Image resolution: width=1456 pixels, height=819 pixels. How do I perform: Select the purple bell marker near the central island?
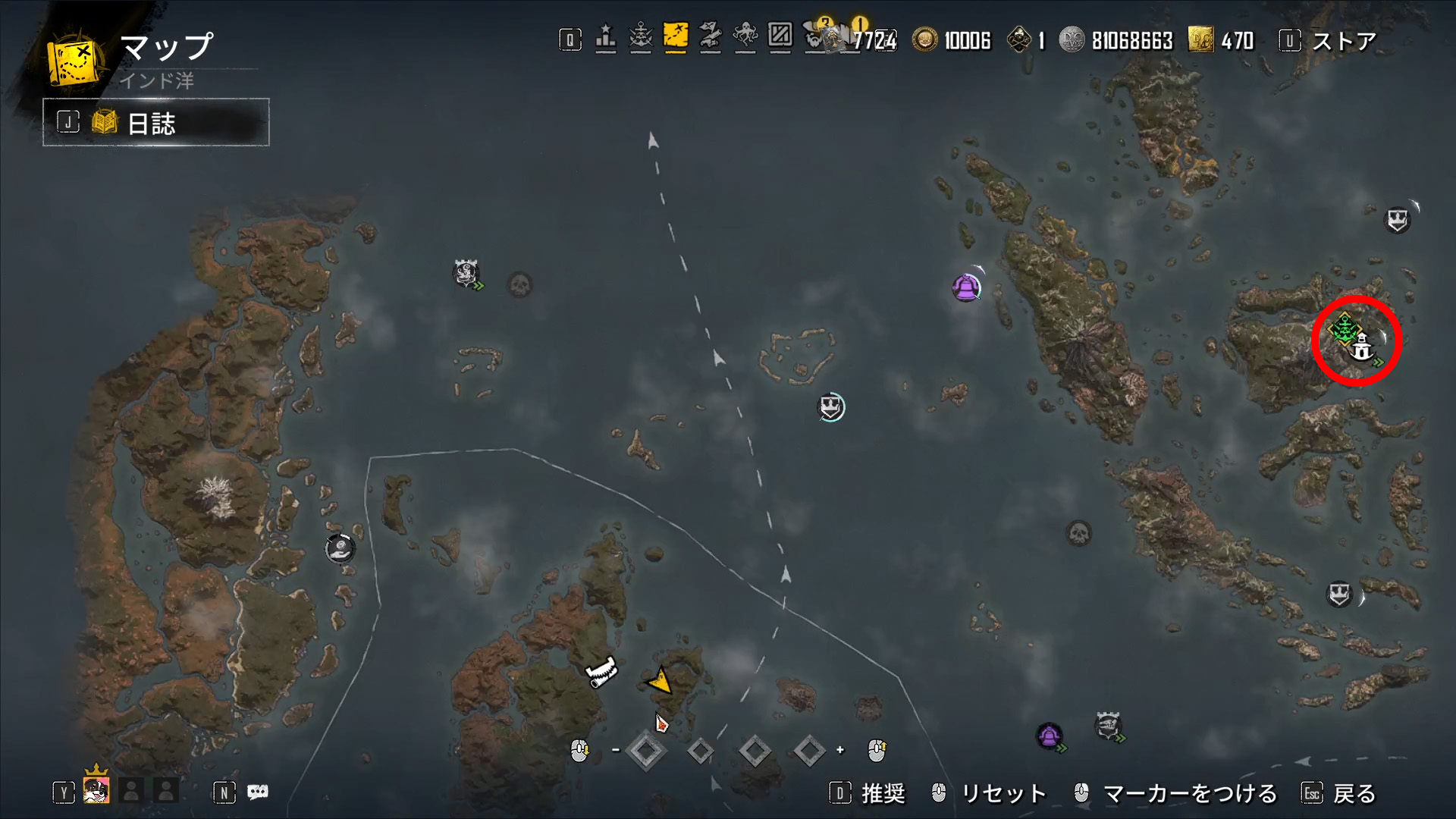coord(965,288)
